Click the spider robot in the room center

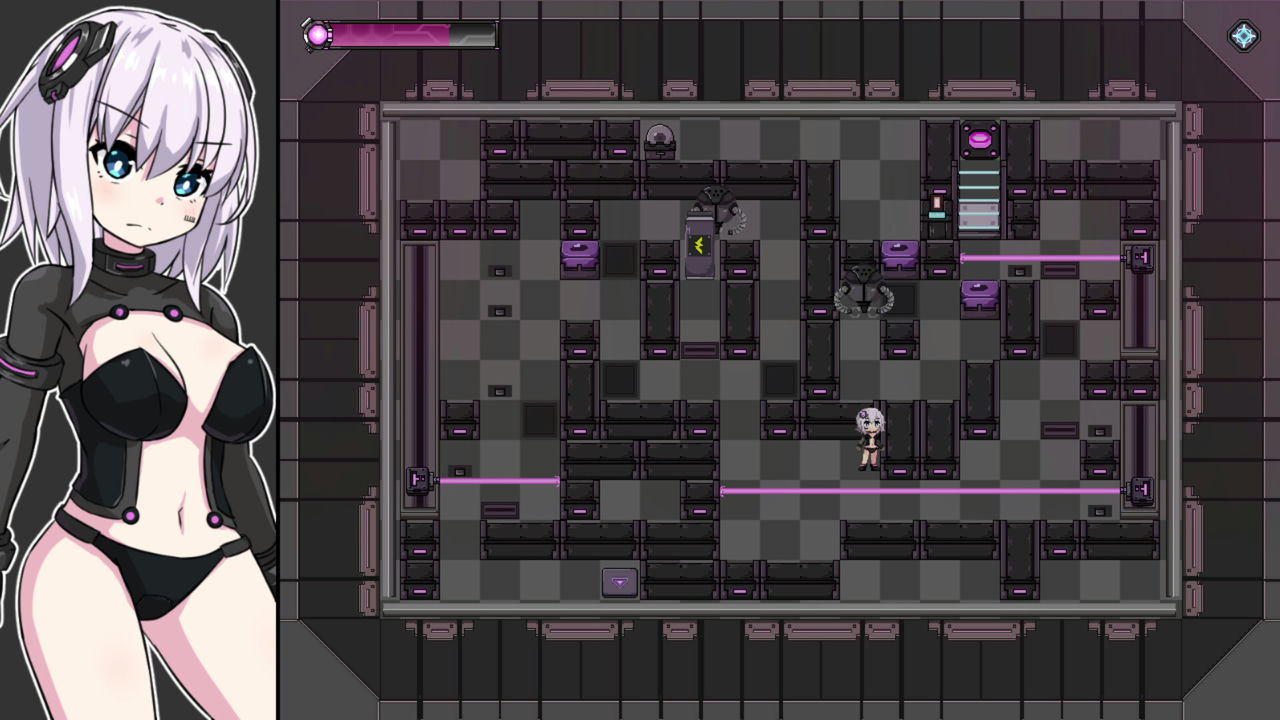863,293
